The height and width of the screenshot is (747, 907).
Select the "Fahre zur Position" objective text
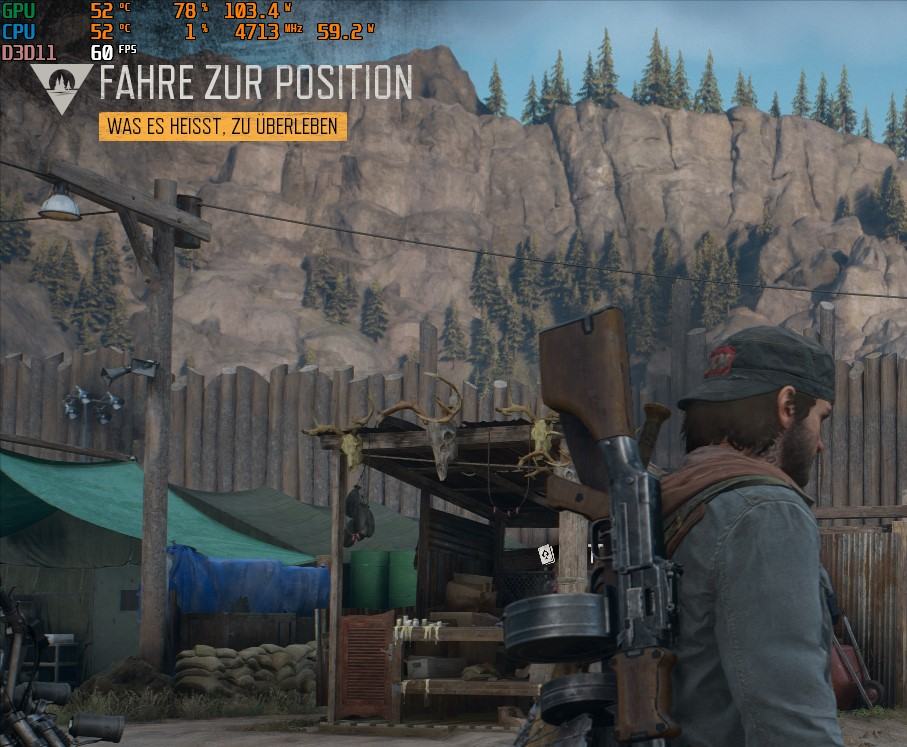click(x=255, y=83)
